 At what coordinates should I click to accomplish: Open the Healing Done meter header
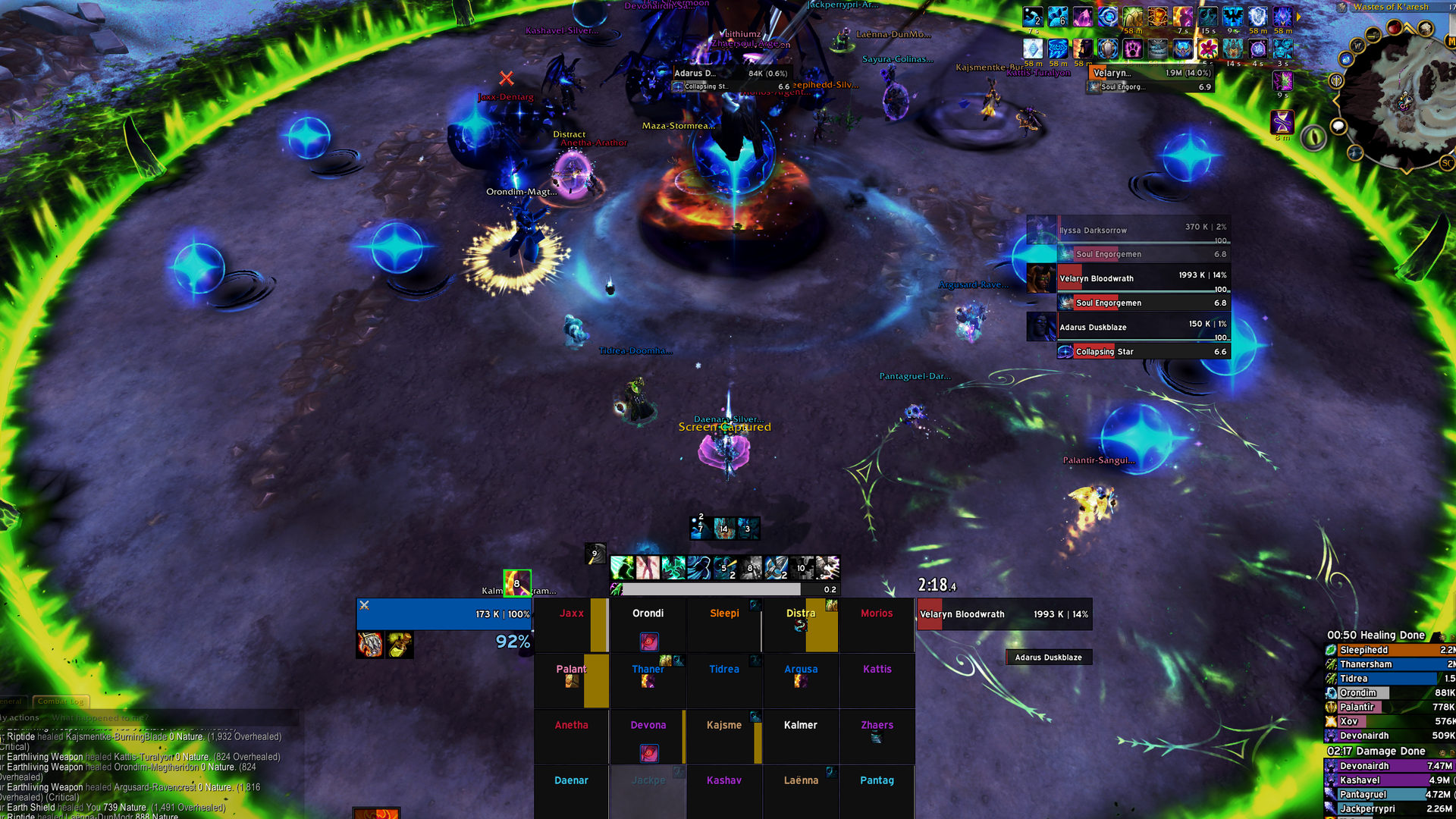tap(1376, 635)
